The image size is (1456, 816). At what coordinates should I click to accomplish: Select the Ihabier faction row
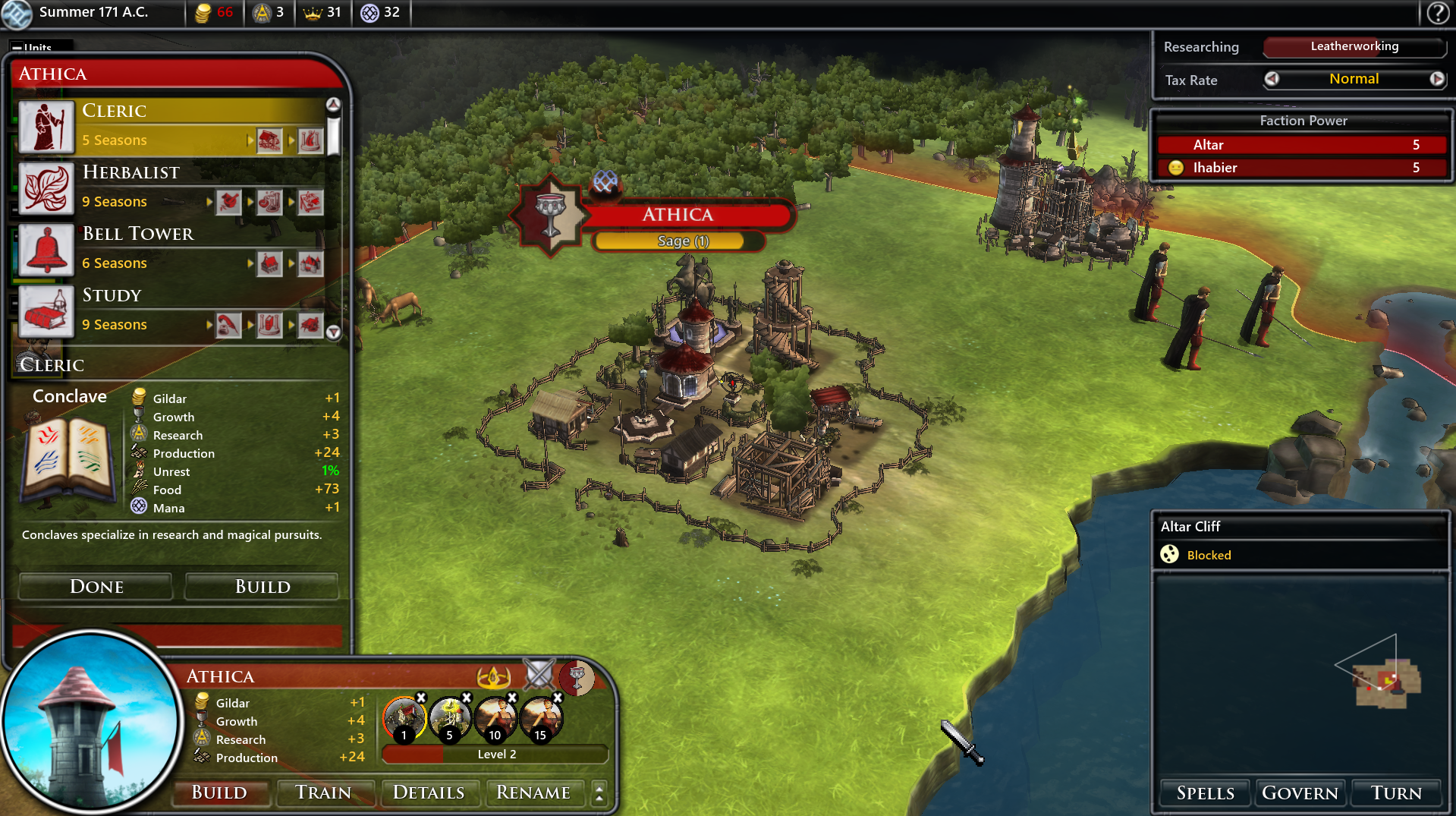[x=1302, y=168]
